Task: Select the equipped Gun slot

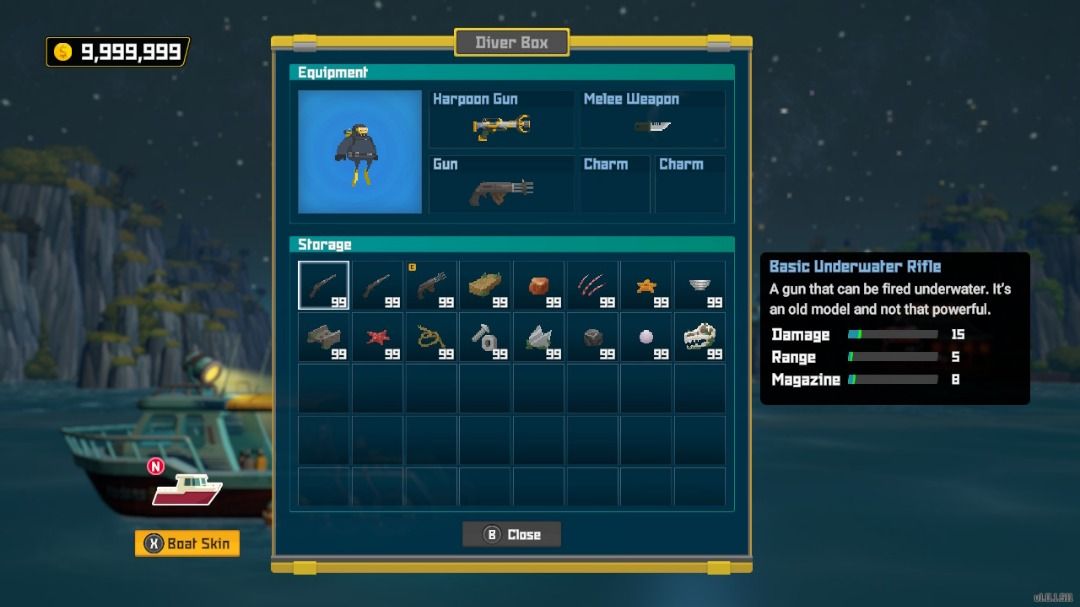Action: (x=501, y=185)
